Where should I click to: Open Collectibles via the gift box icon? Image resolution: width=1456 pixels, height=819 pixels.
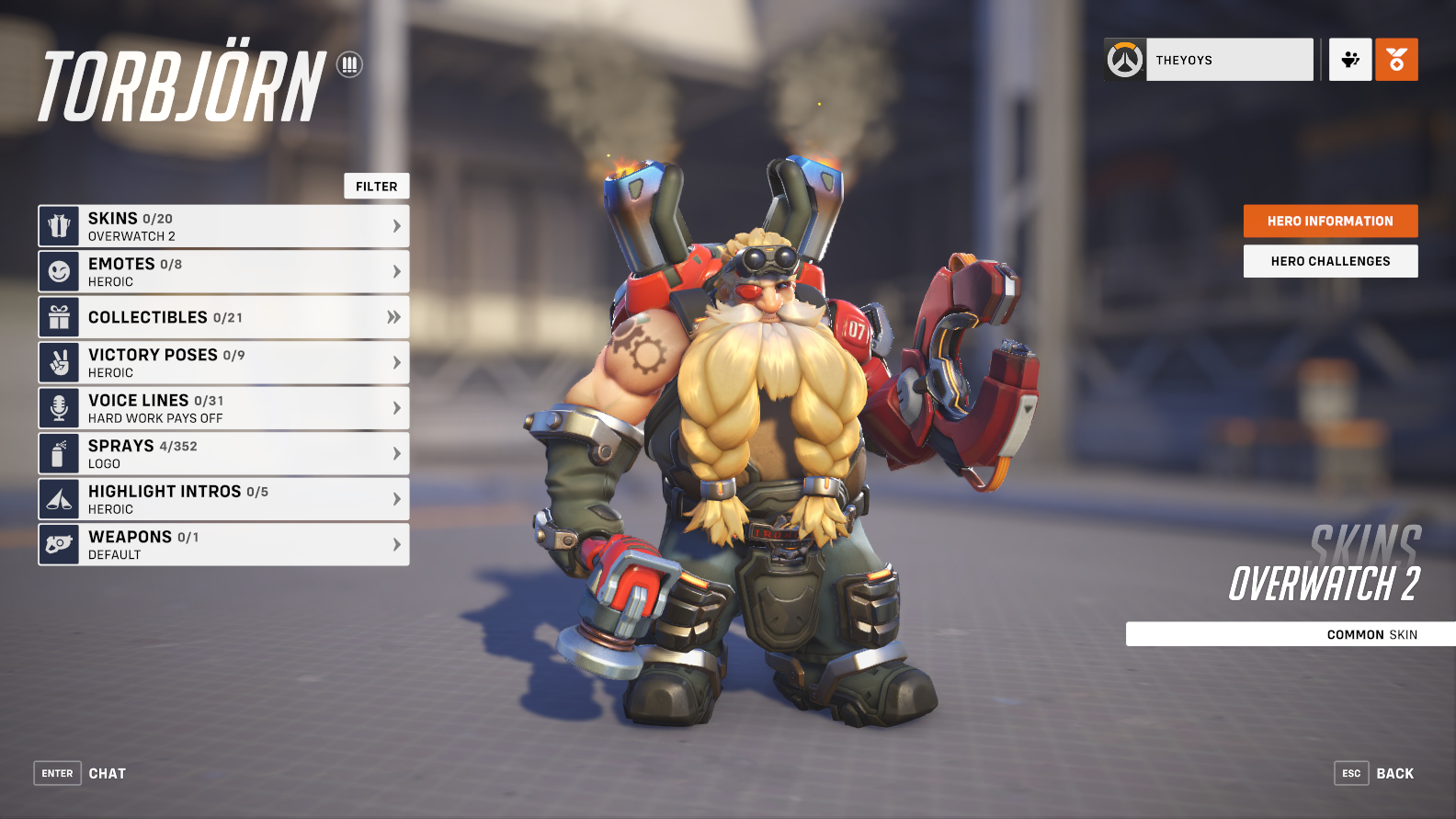click(x=60, y=316)
